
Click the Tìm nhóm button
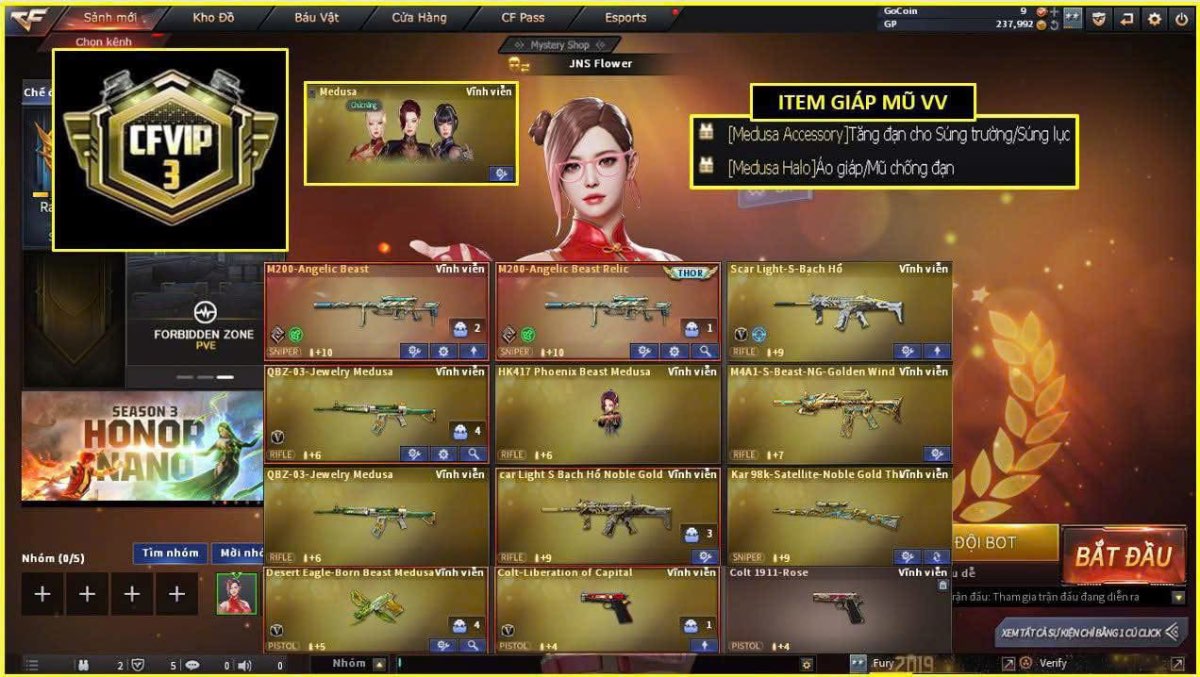(169, 552)
